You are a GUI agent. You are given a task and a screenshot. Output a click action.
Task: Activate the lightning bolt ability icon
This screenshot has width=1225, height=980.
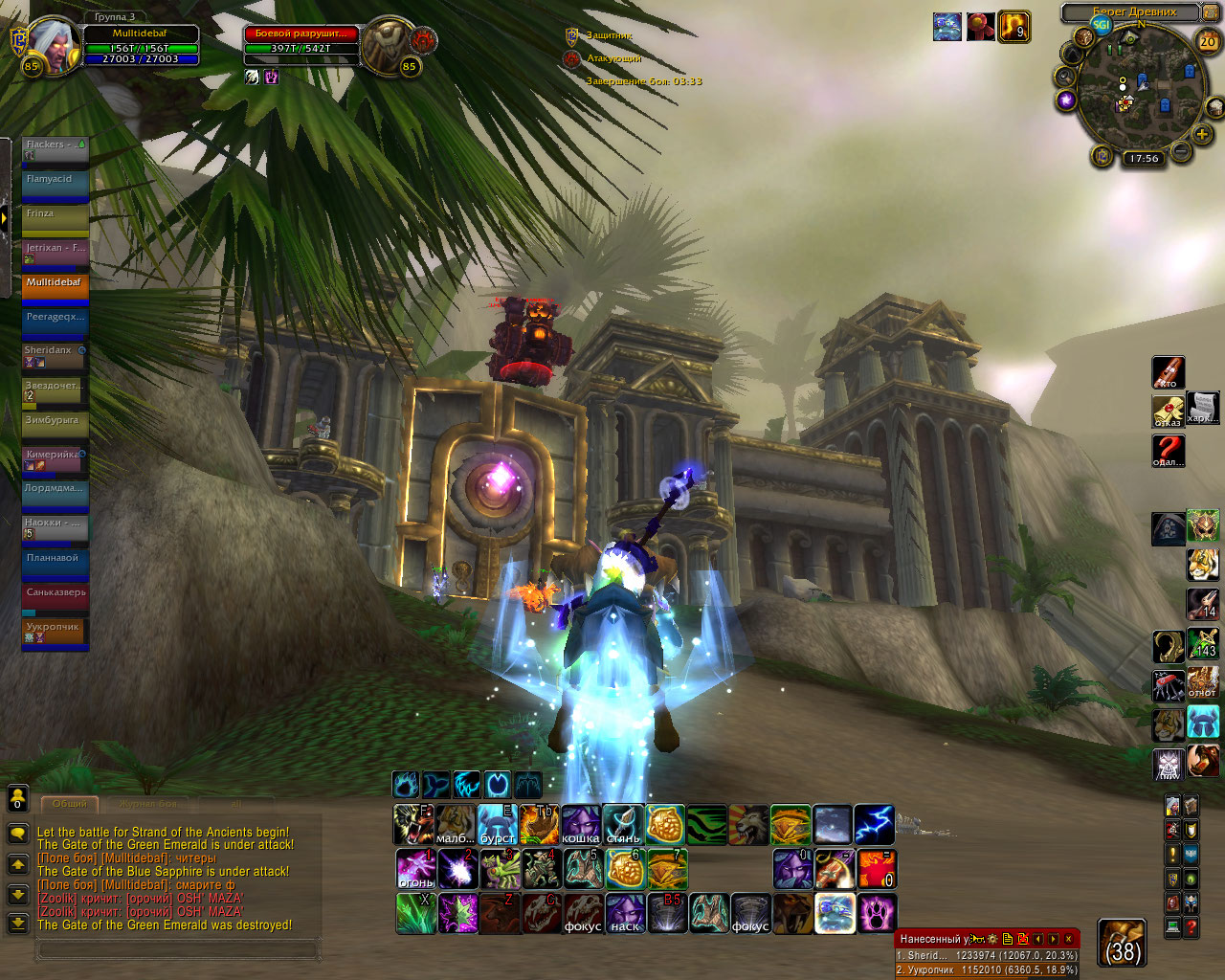[874, 824]
